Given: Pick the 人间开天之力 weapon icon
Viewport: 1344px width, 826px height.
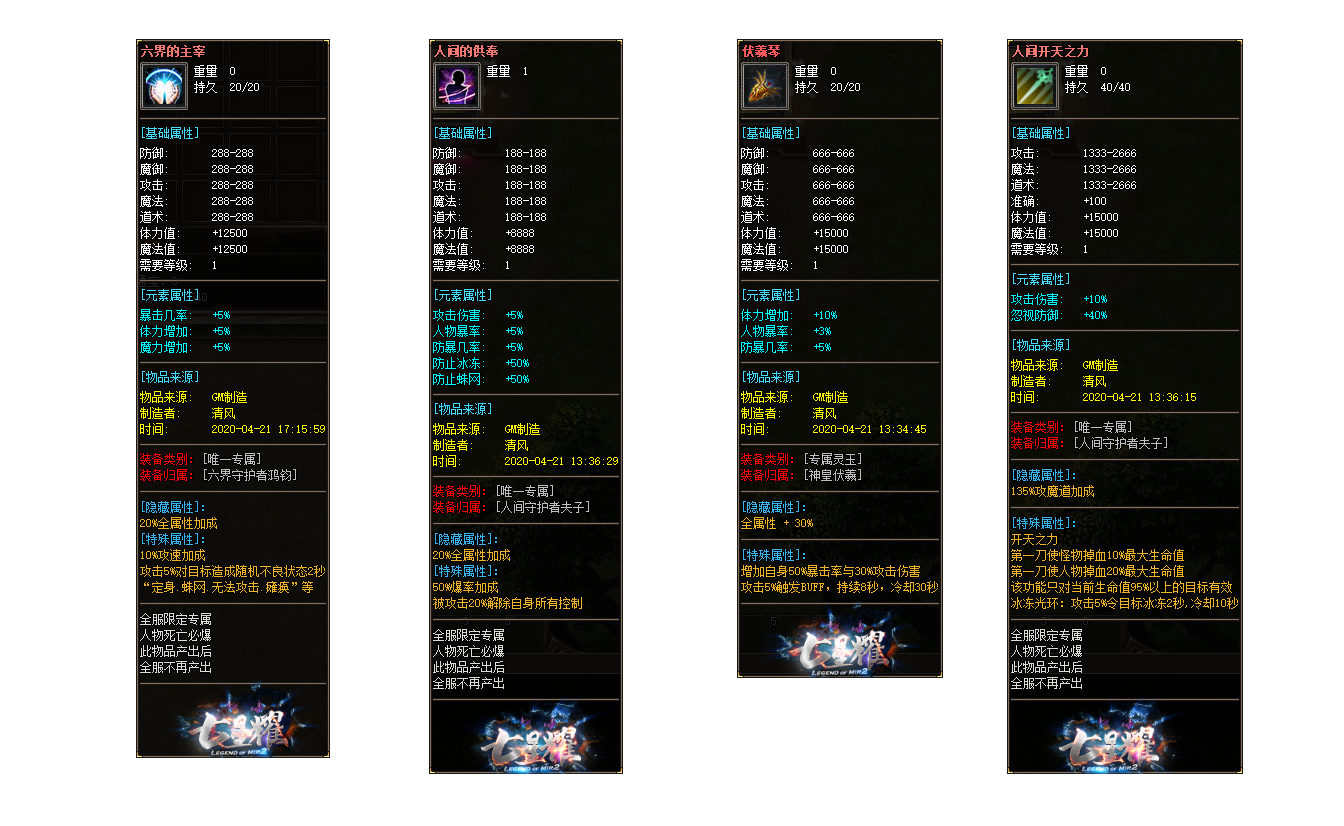Looking at the screenshot, I should pos(1035,86).
